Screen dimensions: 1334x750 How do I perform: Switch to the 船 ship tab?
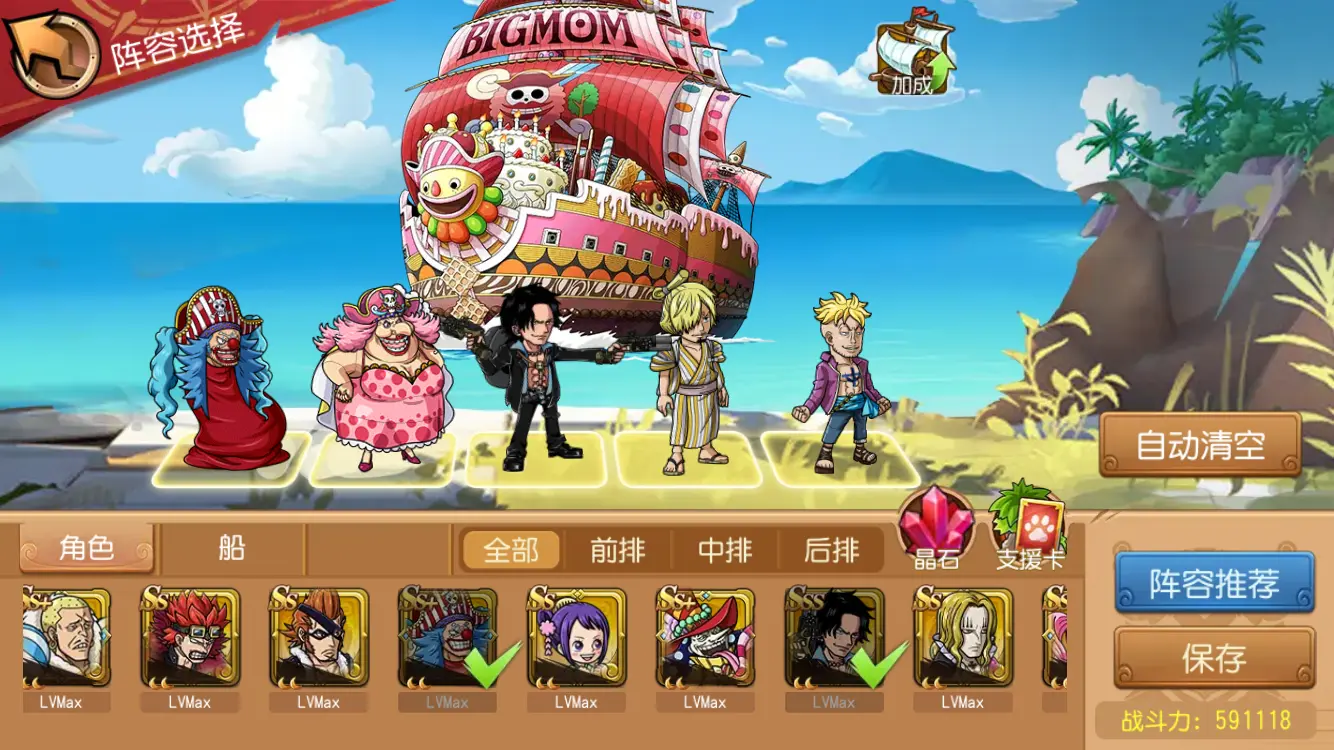point(232,549)
